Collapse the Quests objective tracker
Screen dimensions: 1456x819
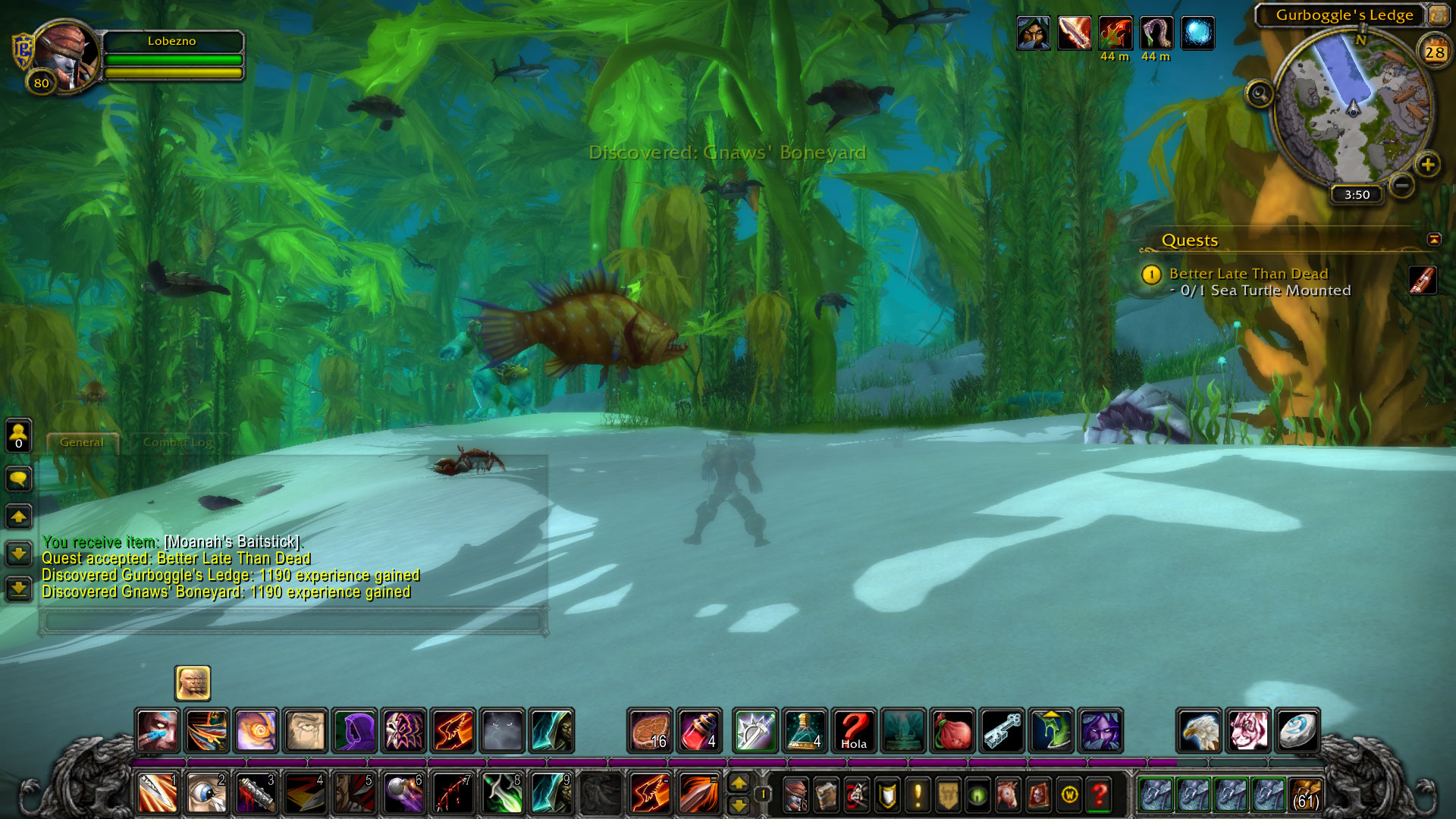tap(1433, 240)
